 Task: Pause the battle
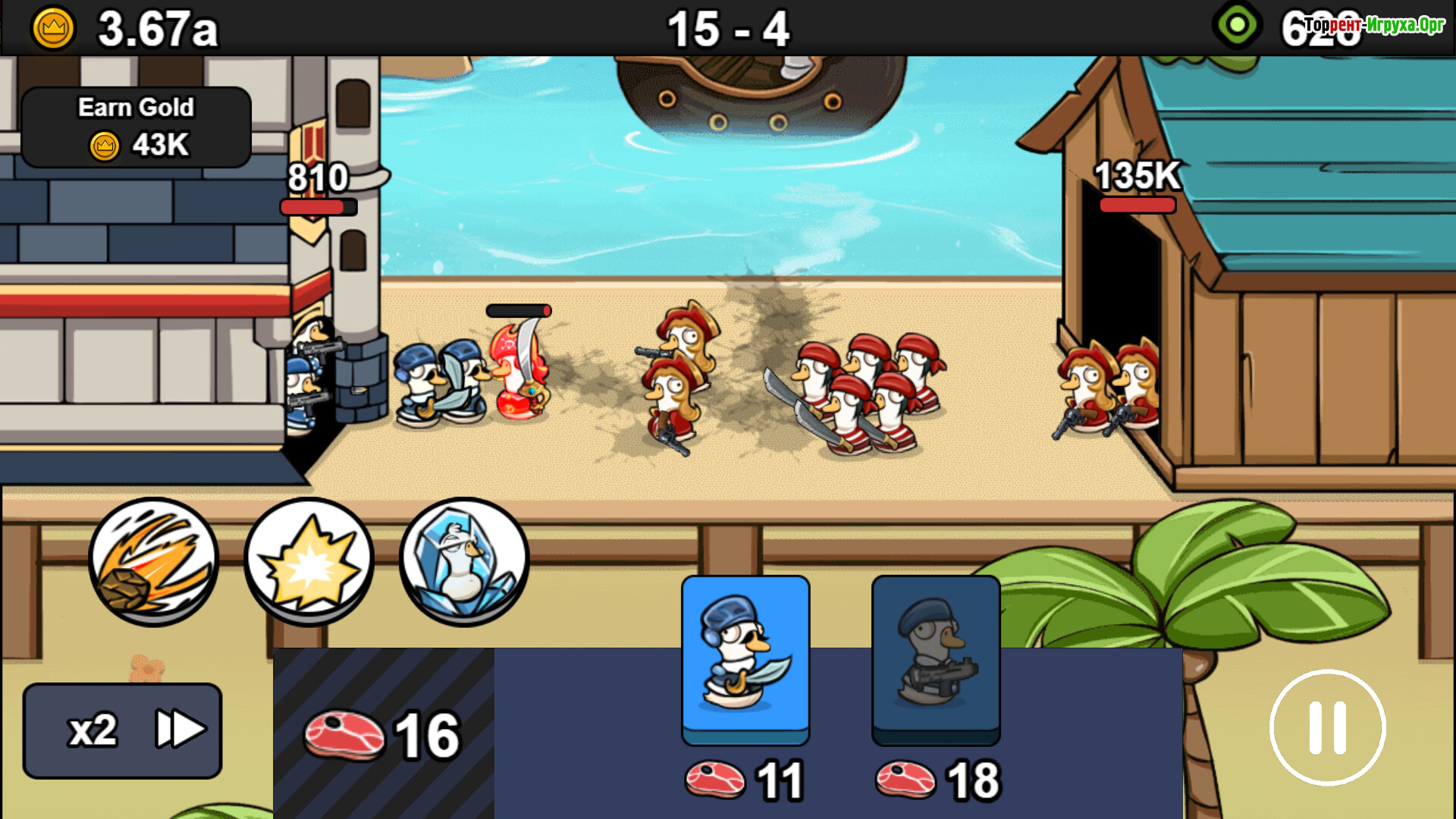[1327, 728]
